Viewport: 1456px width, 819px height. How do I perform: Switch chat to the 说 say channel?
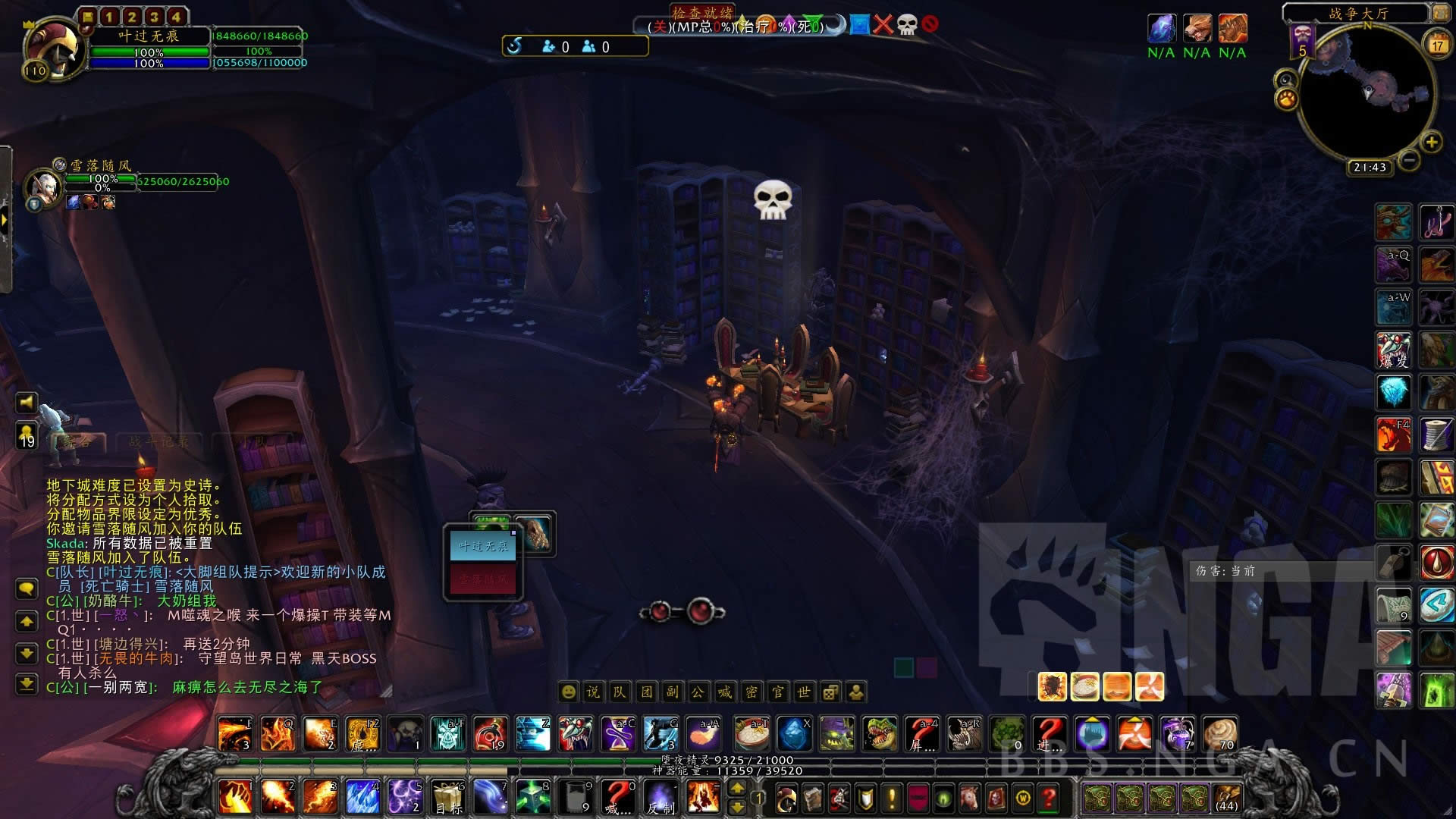(x=593, y=692)
